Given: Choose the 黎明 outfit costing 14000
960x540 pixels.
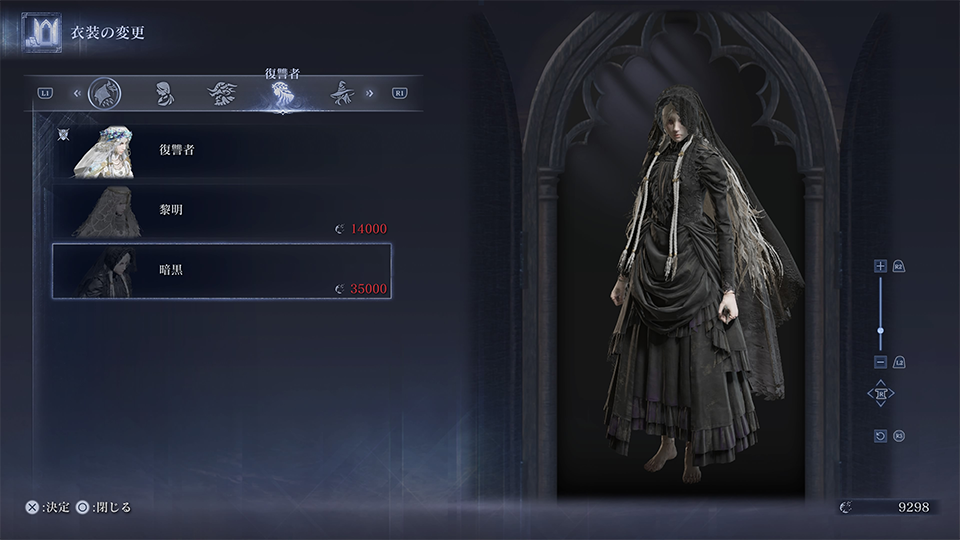Looking at the screenshot, I should click(221, 212).
